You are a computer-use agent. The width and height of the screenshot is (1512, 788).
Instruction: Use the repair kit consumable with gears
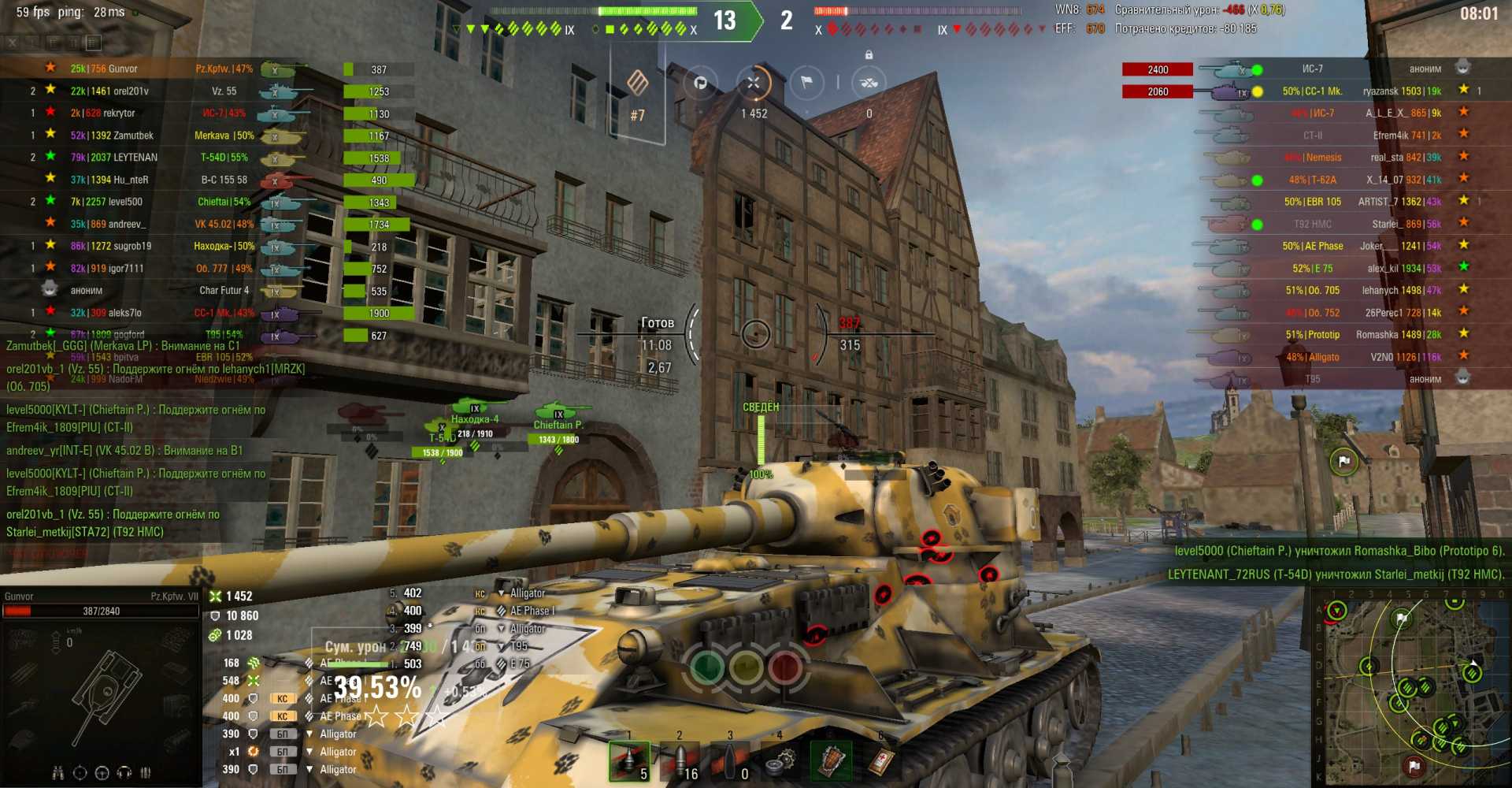pyautogui.click(x=780, y=761)
